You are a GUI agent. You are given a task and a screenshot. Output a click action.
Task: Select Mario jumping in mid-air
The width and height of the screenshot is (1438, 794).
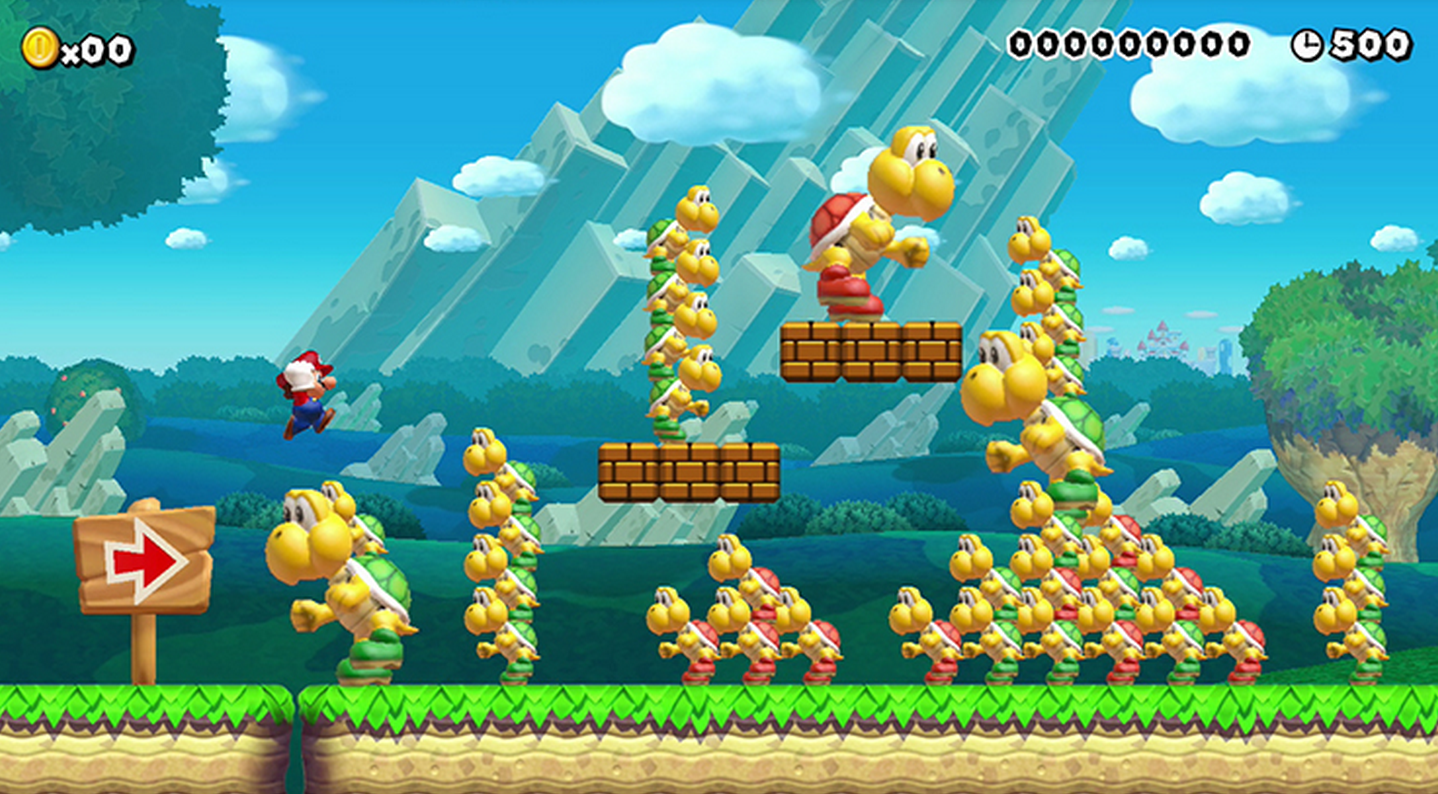pyautogui.click(x=307, y=398)
